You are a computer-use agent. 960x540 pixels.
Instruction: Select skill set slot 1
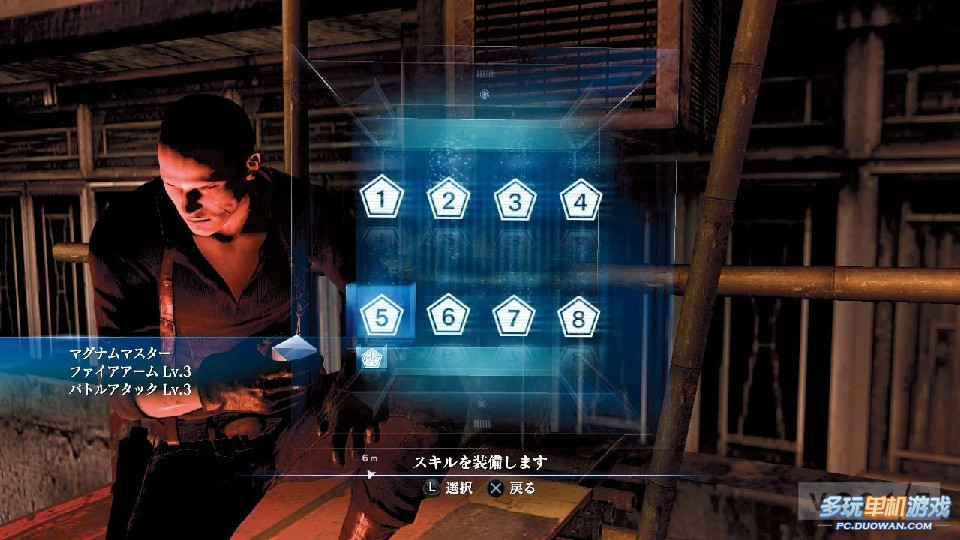381,200
